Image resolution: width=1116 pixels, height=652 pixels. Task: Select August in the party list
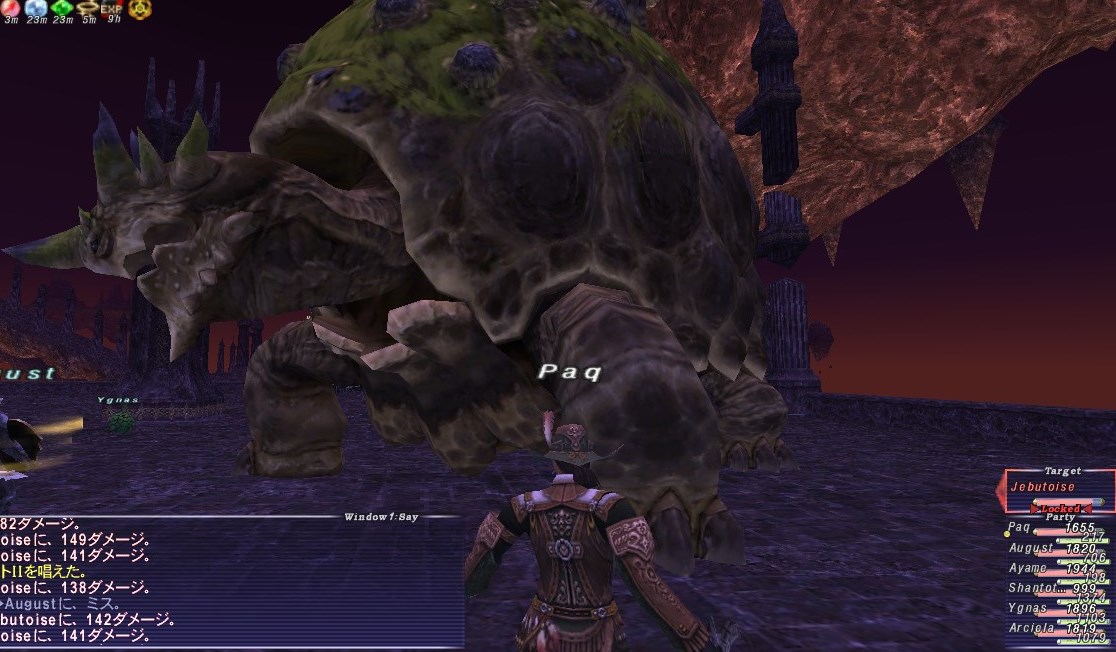[1030, 548]
